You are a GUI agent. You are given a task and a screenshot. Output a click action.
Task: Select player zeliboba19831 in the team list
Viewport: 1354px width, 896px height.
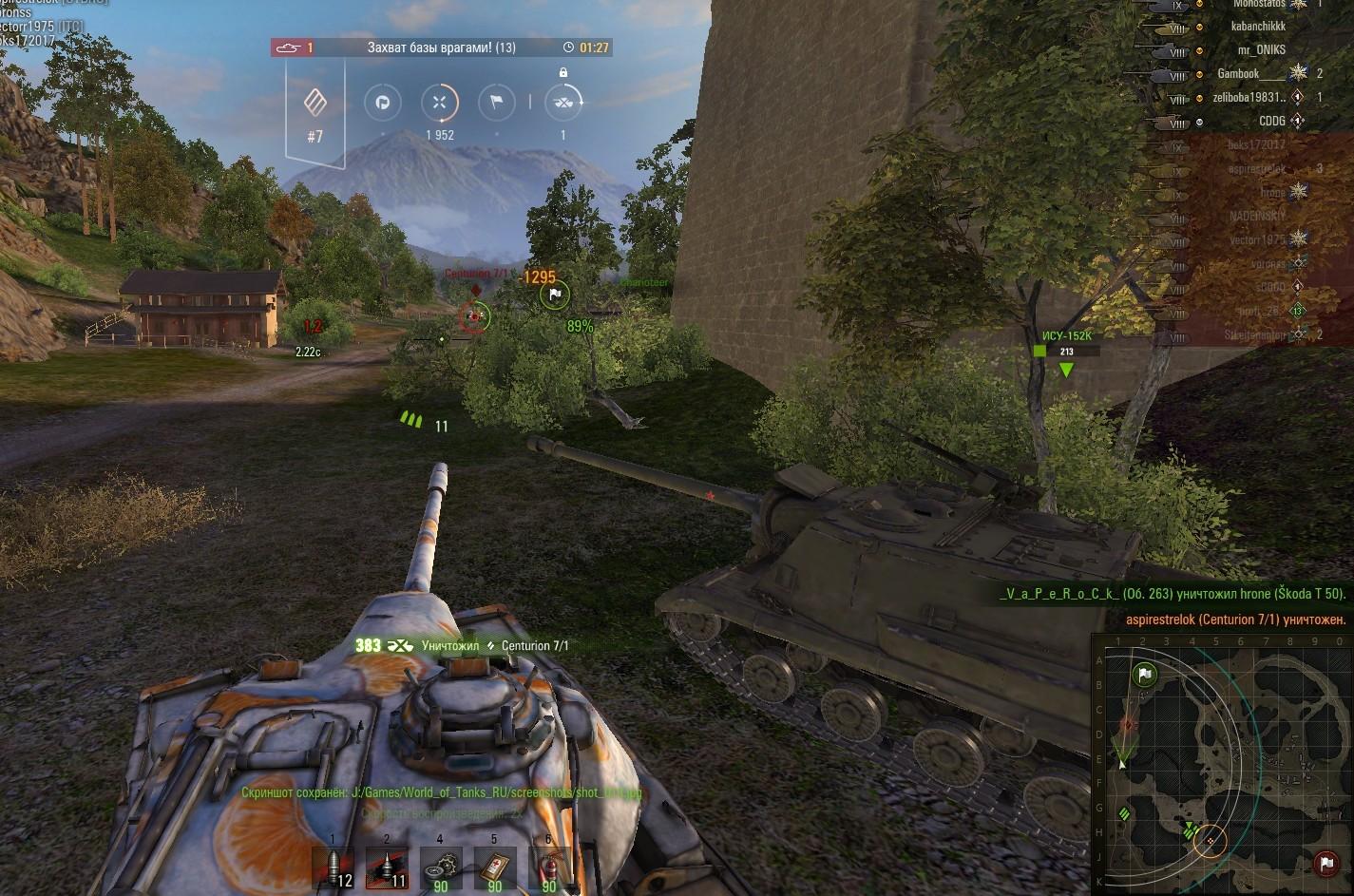coord(1248,98)
